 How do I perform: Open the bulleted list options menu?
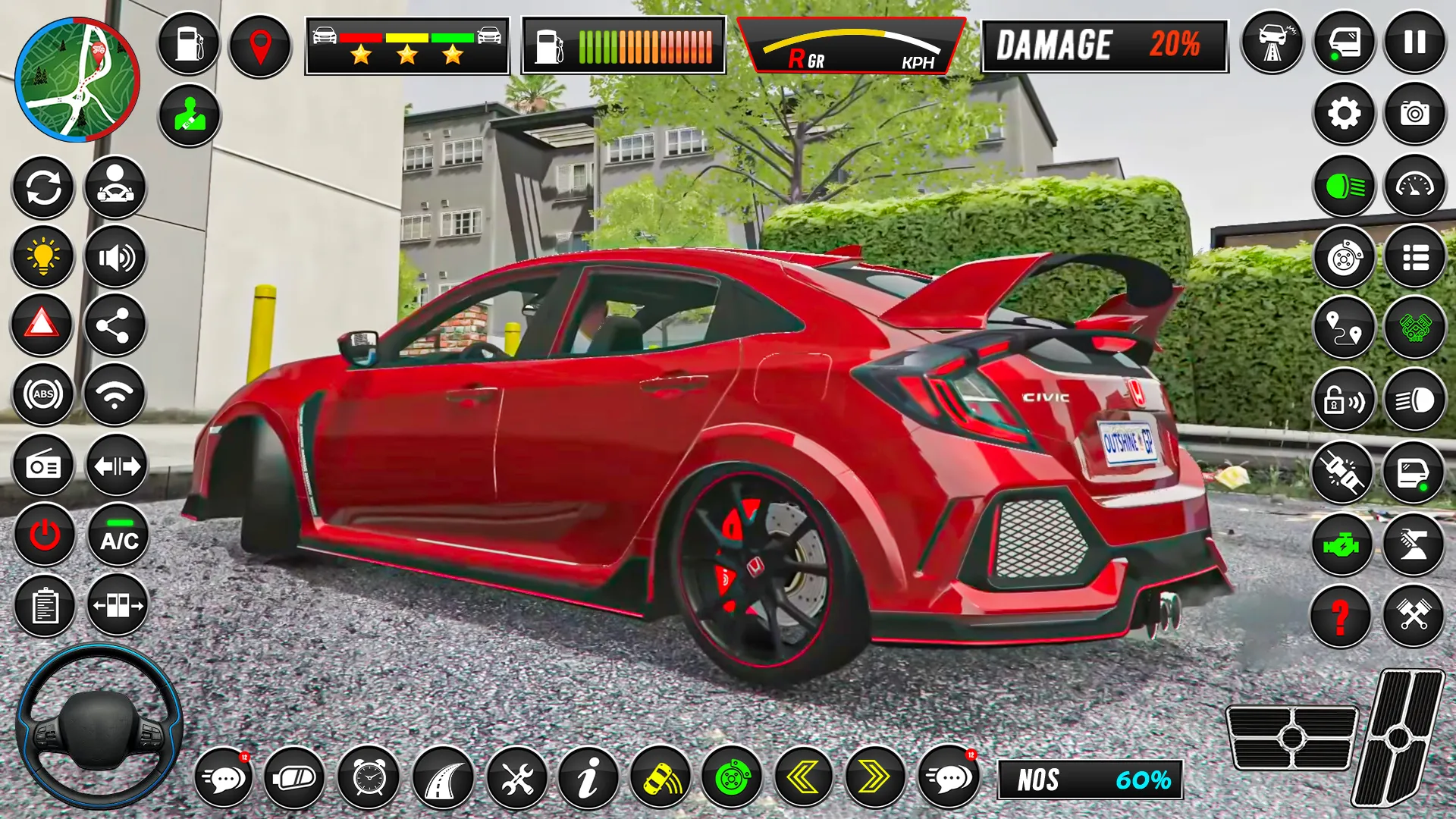(1417, 258)
